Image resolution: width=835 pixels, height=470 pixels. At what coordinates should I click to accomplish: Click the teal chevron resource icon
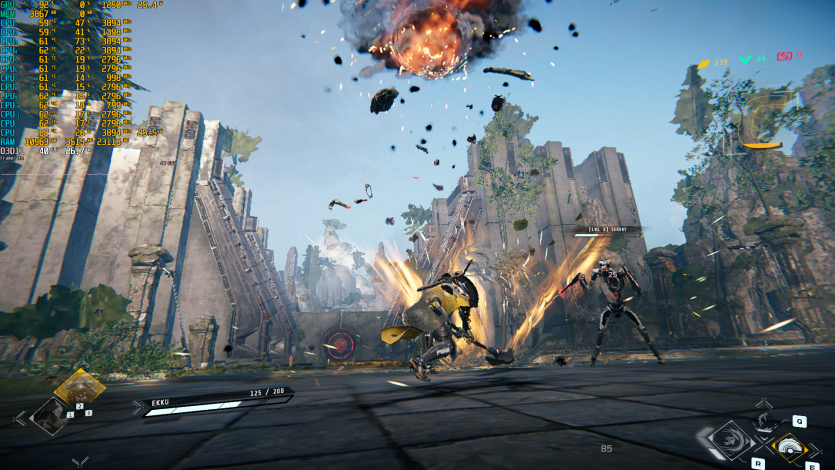(745, 60)
